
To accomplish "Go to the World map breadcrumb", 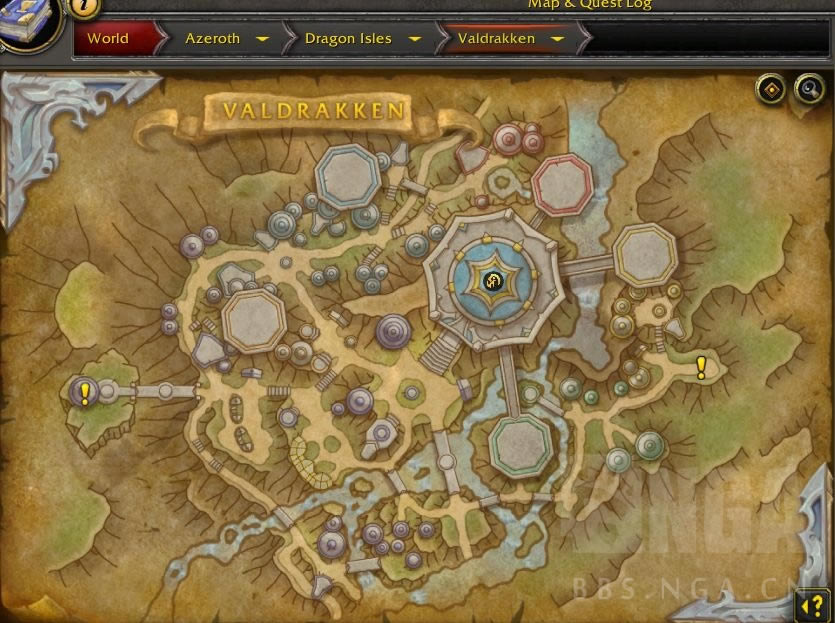I will click(108, 39).
